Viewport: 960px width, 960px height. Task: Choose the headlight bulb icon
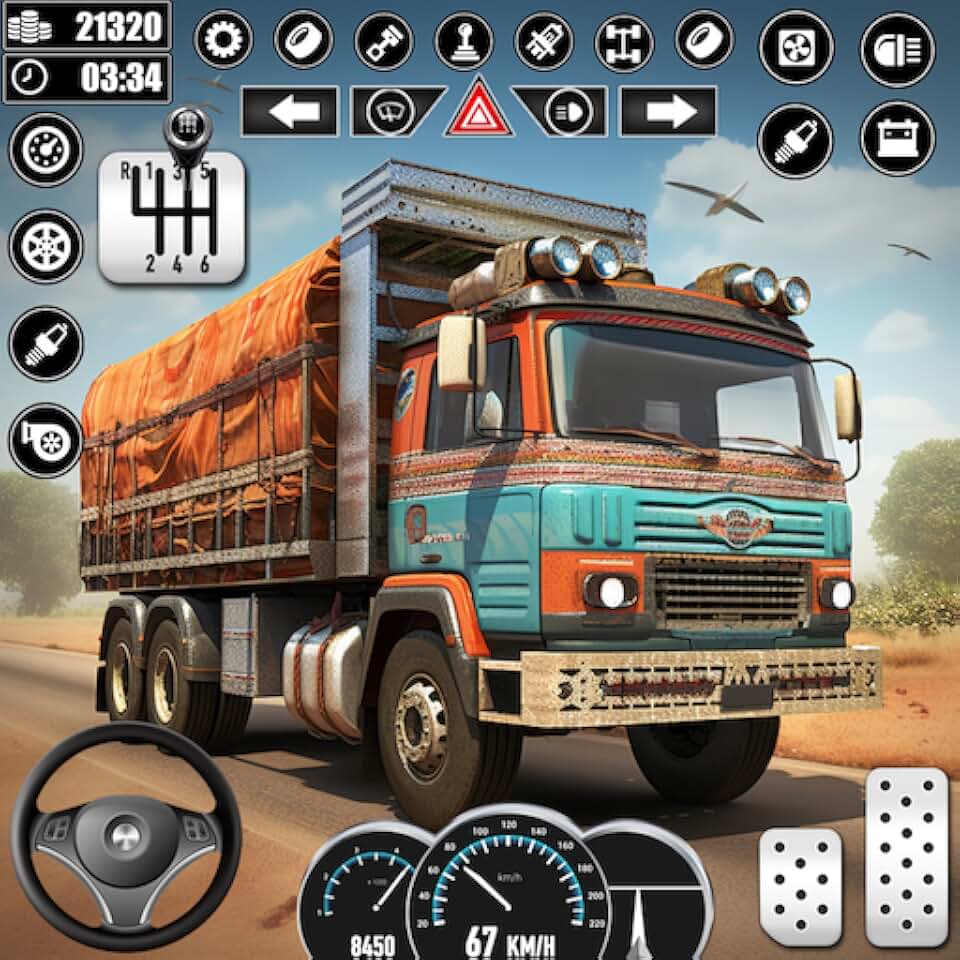(543, 41)
